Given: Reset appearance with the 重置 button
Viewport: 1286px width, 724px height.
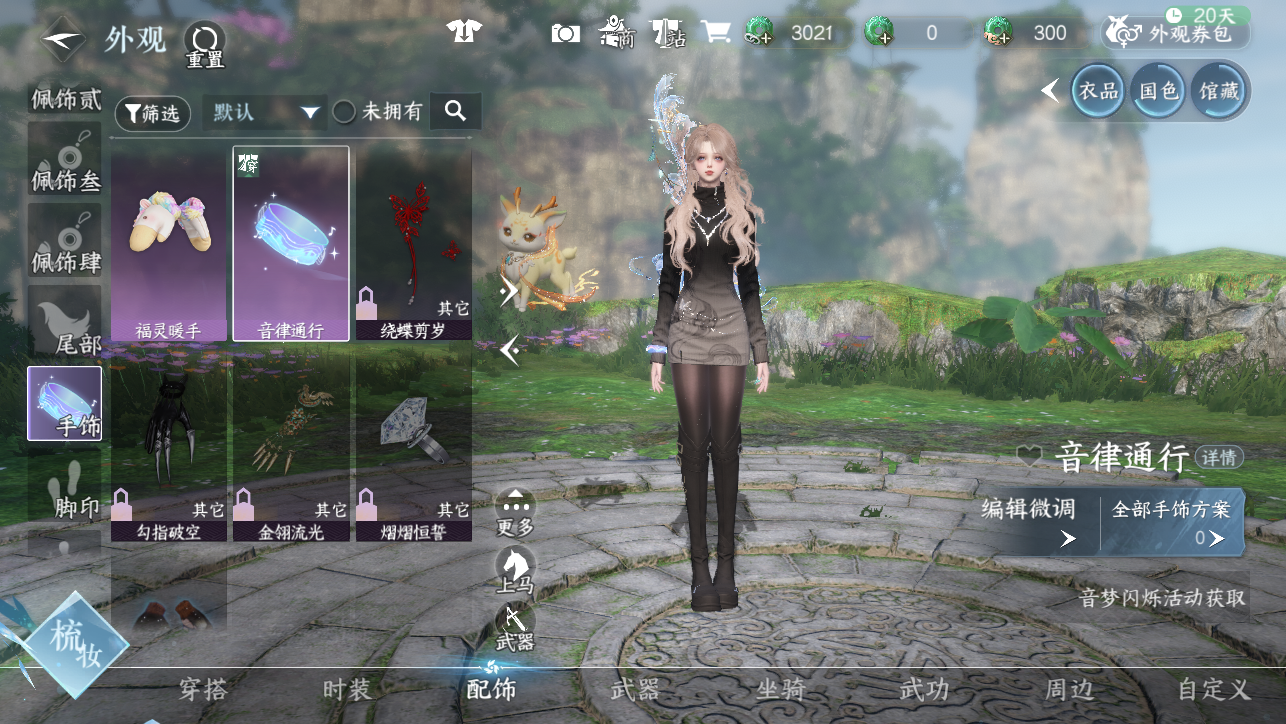Looking at the screenshot, I should point(204,44).
